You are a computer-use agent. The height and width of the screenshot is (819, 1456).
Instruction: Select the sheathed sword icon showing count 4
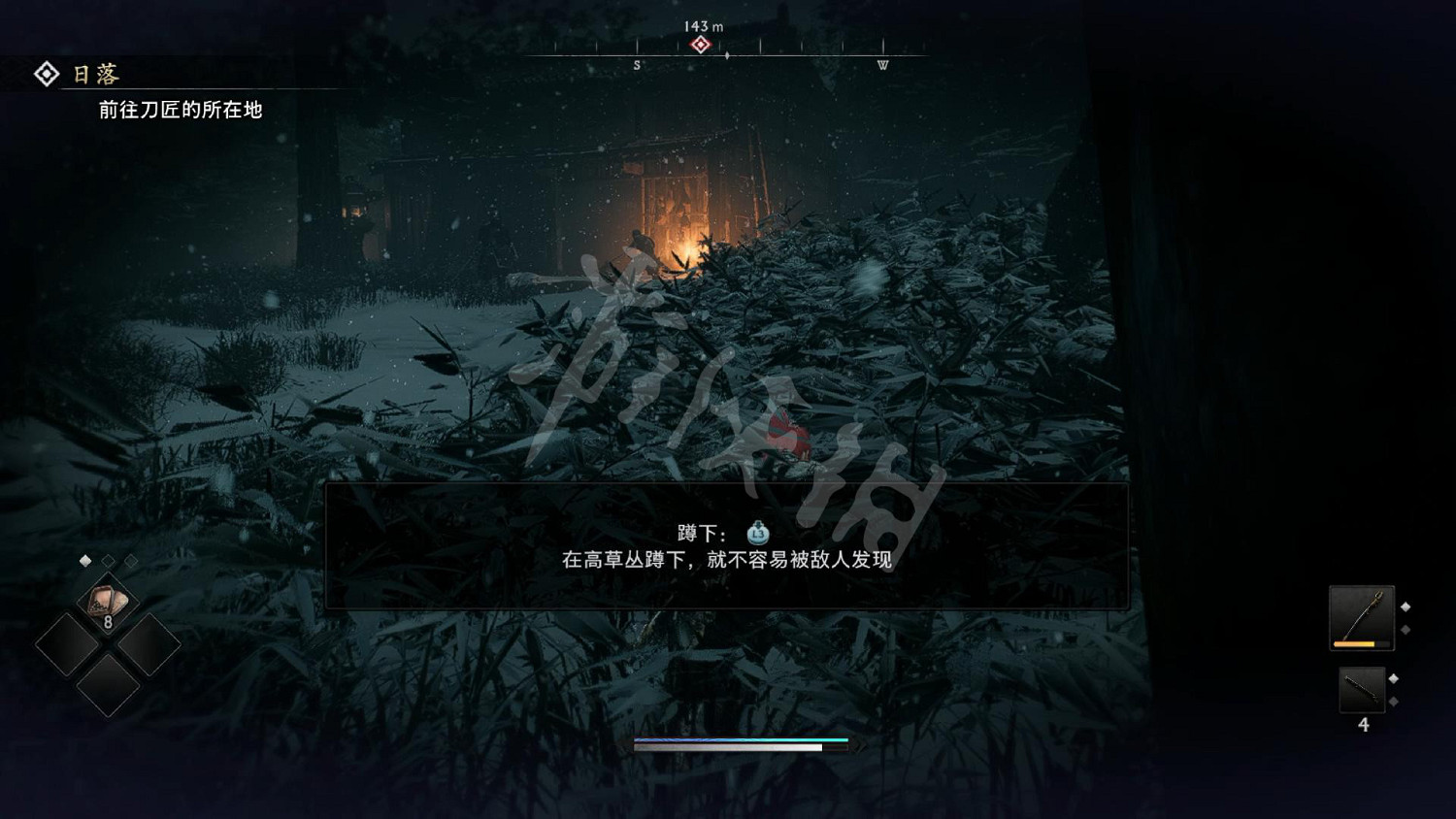(1362, 689)
